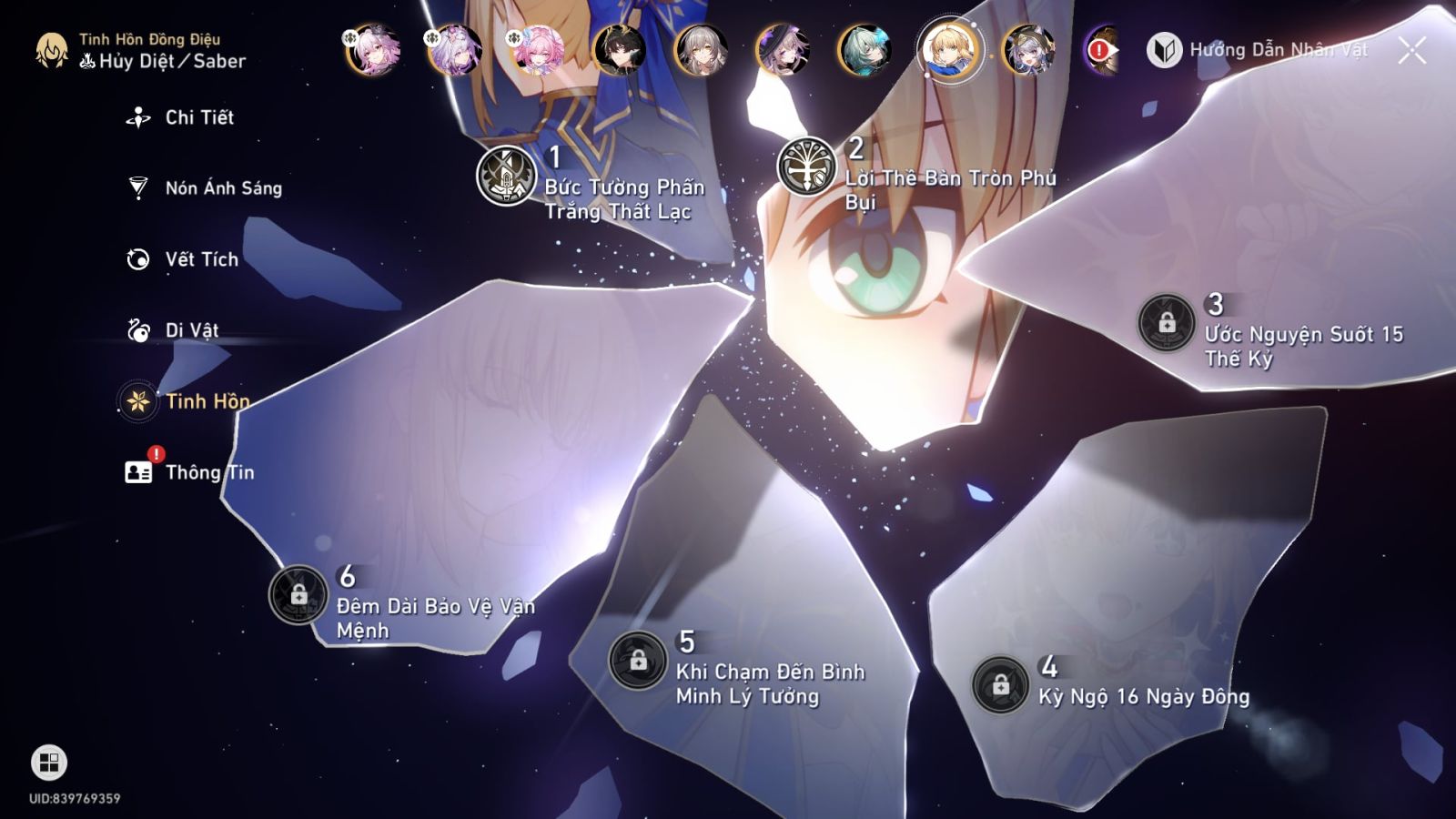Screen dimensions: 1456x819
Task: Open the Nón Ánh Sáng cone icon
Action: point(136,188)
